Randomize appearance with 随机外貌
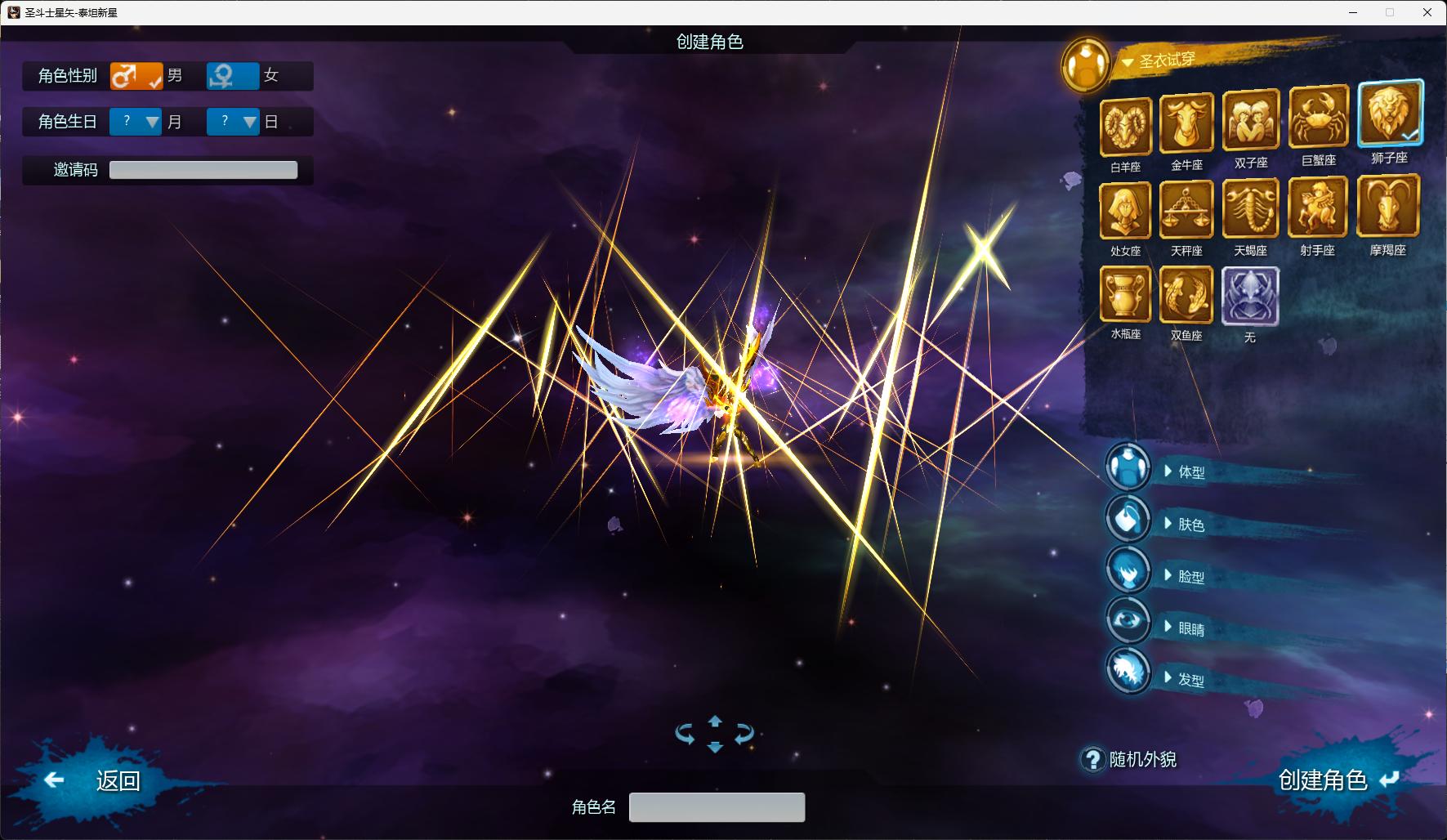Screen dimensions: 1447x840 [x=1141, y=759]
